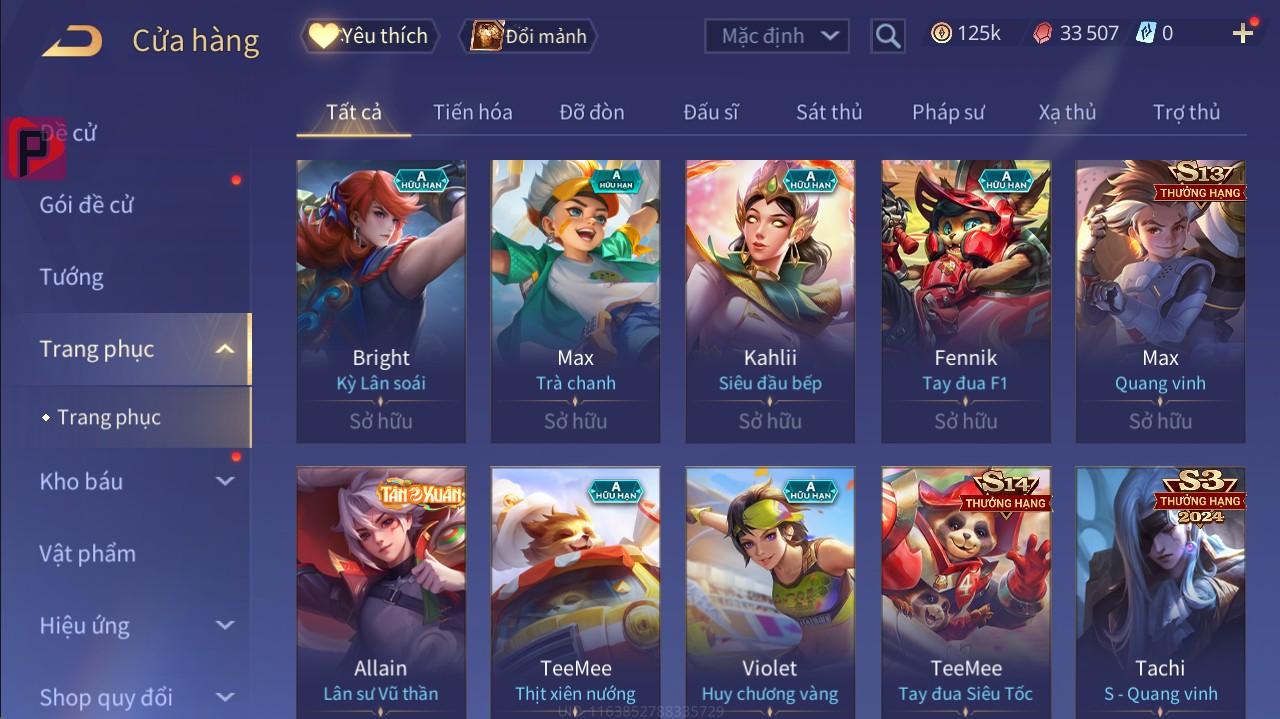Go back using the return arrow

click(x=72, y=41)
